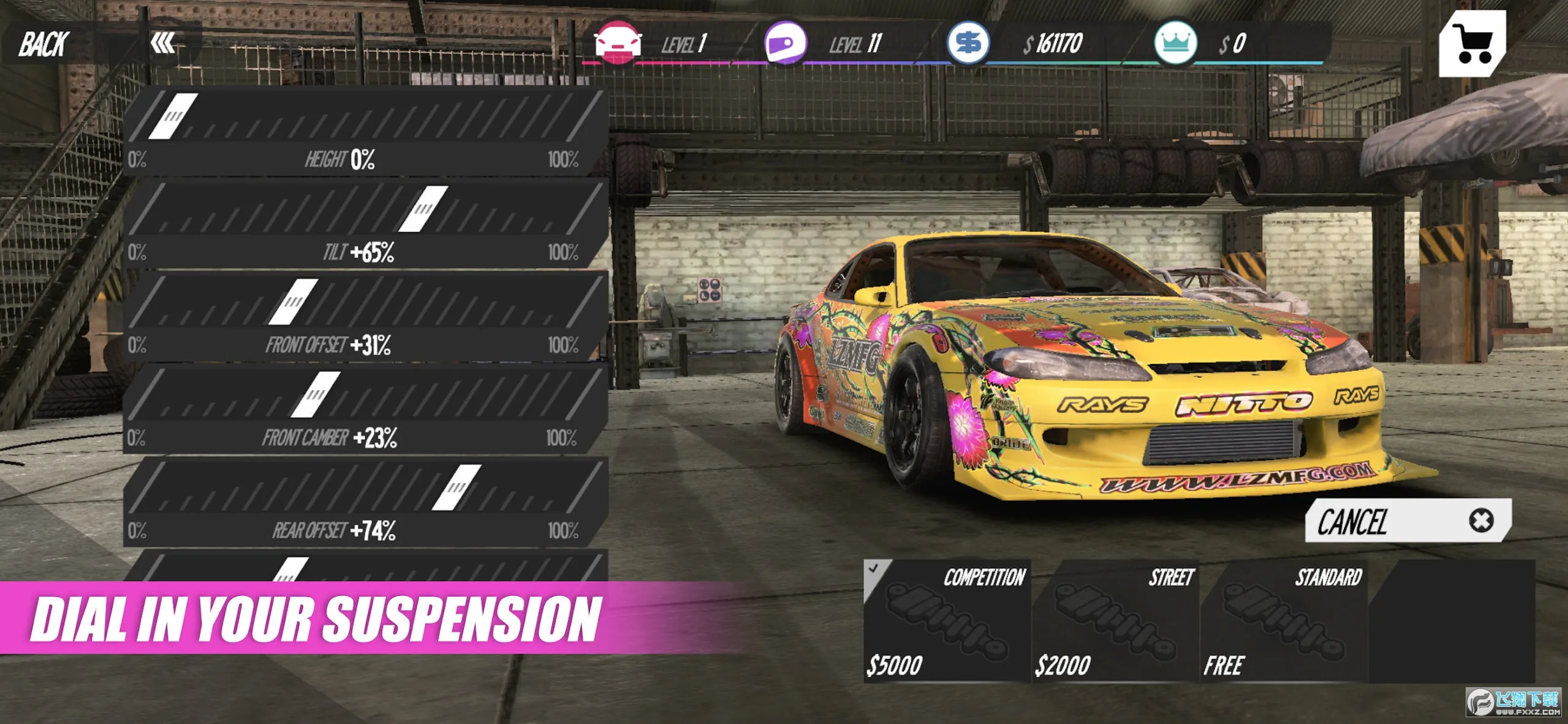The height and width of the screenshot is (724, 1568).
Task: Select the Front Camber slider handle
Action: coord(316,394)
